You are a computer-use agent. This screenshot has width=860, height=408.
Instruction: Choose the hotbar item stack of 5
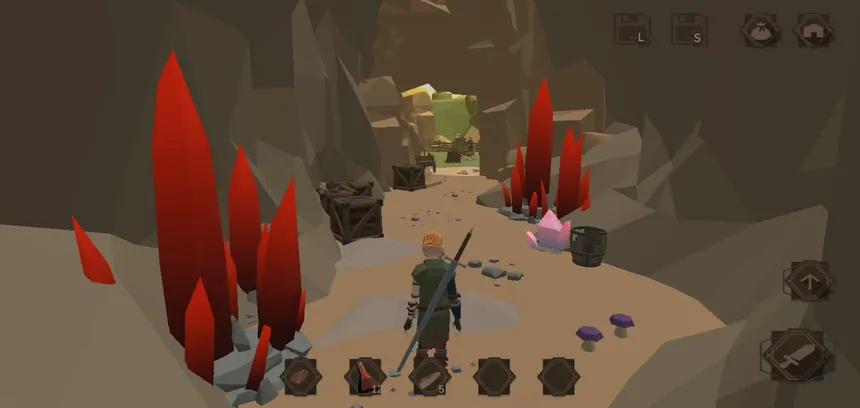point(428,377)
